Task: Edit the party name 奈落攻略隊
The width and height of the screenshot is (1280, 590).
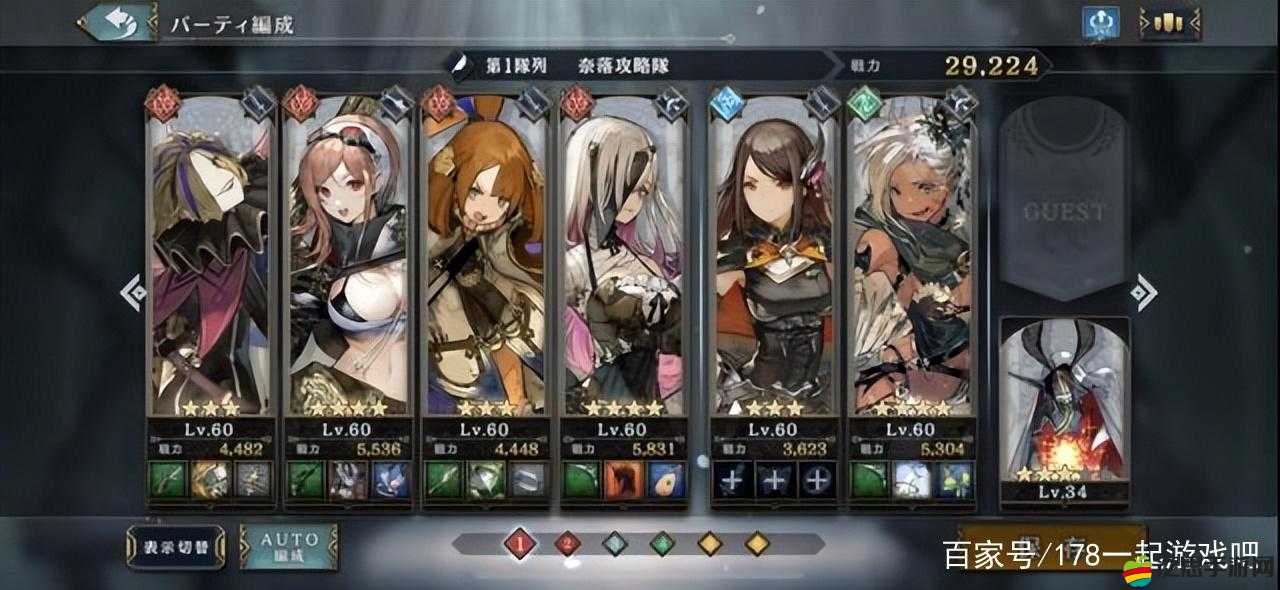Action: 623,66
